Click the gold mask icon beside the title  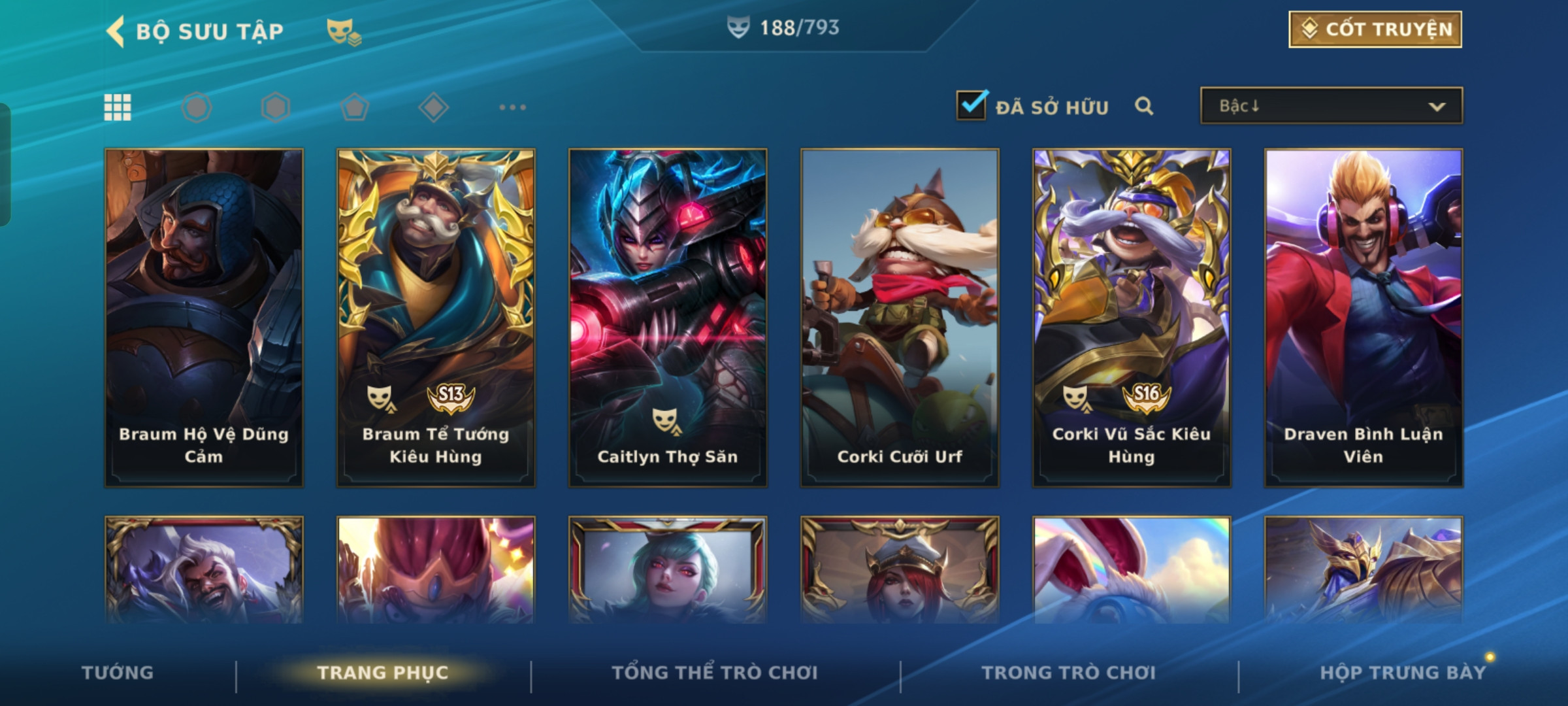344,31
